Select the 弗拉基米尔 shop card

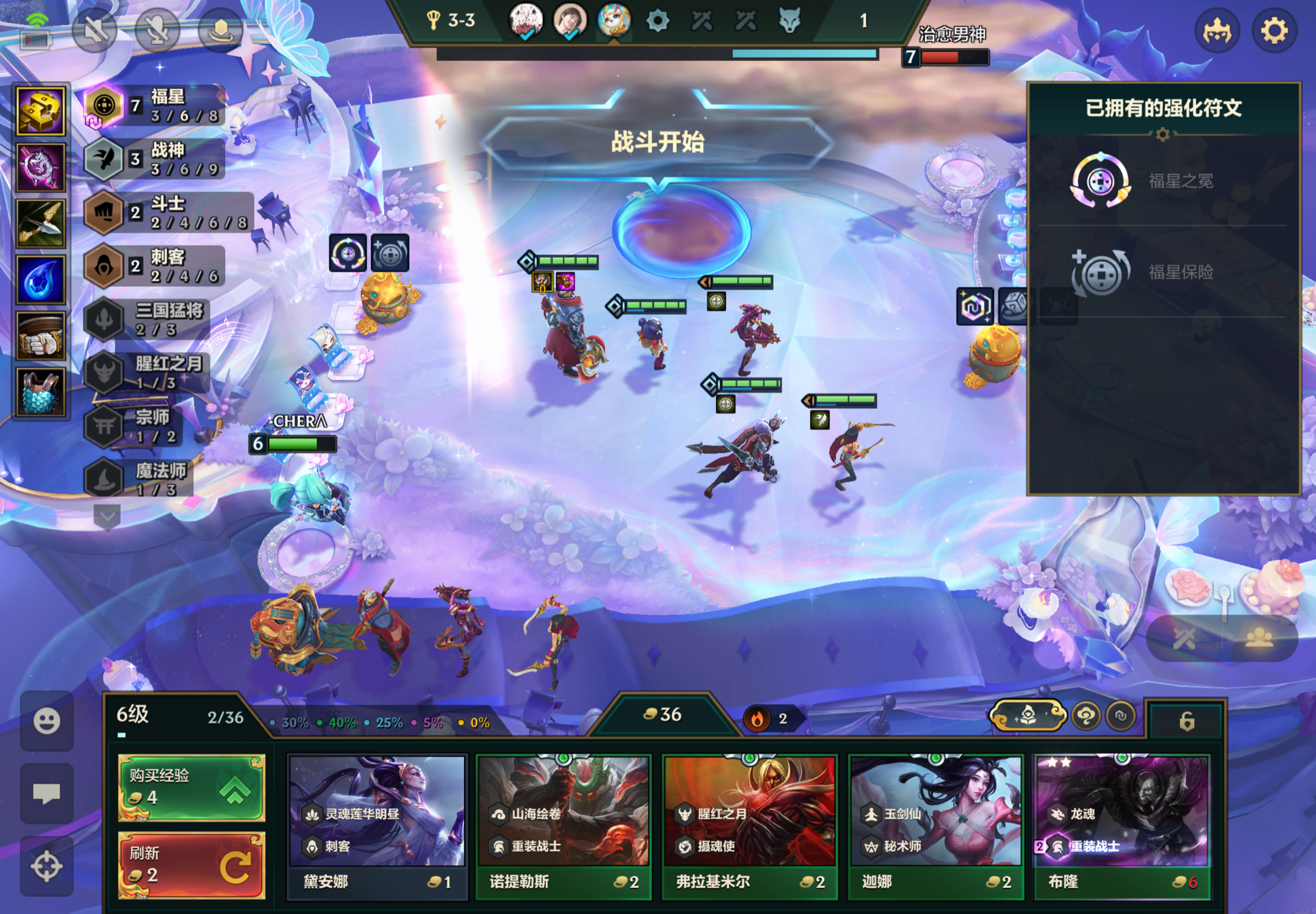click(x=749, y=827)
